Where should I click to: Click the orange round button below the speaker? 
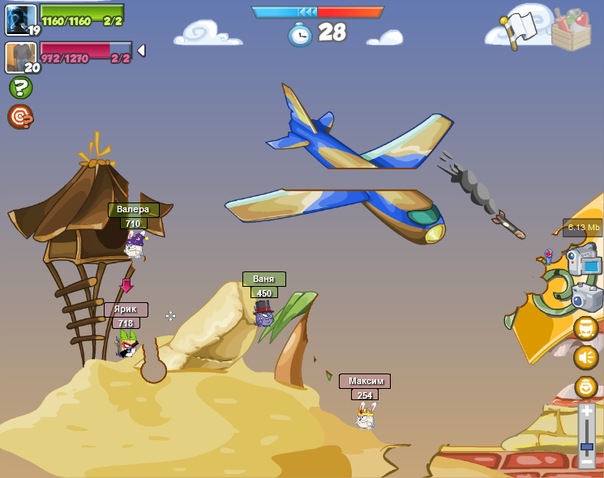coord(586,387)
